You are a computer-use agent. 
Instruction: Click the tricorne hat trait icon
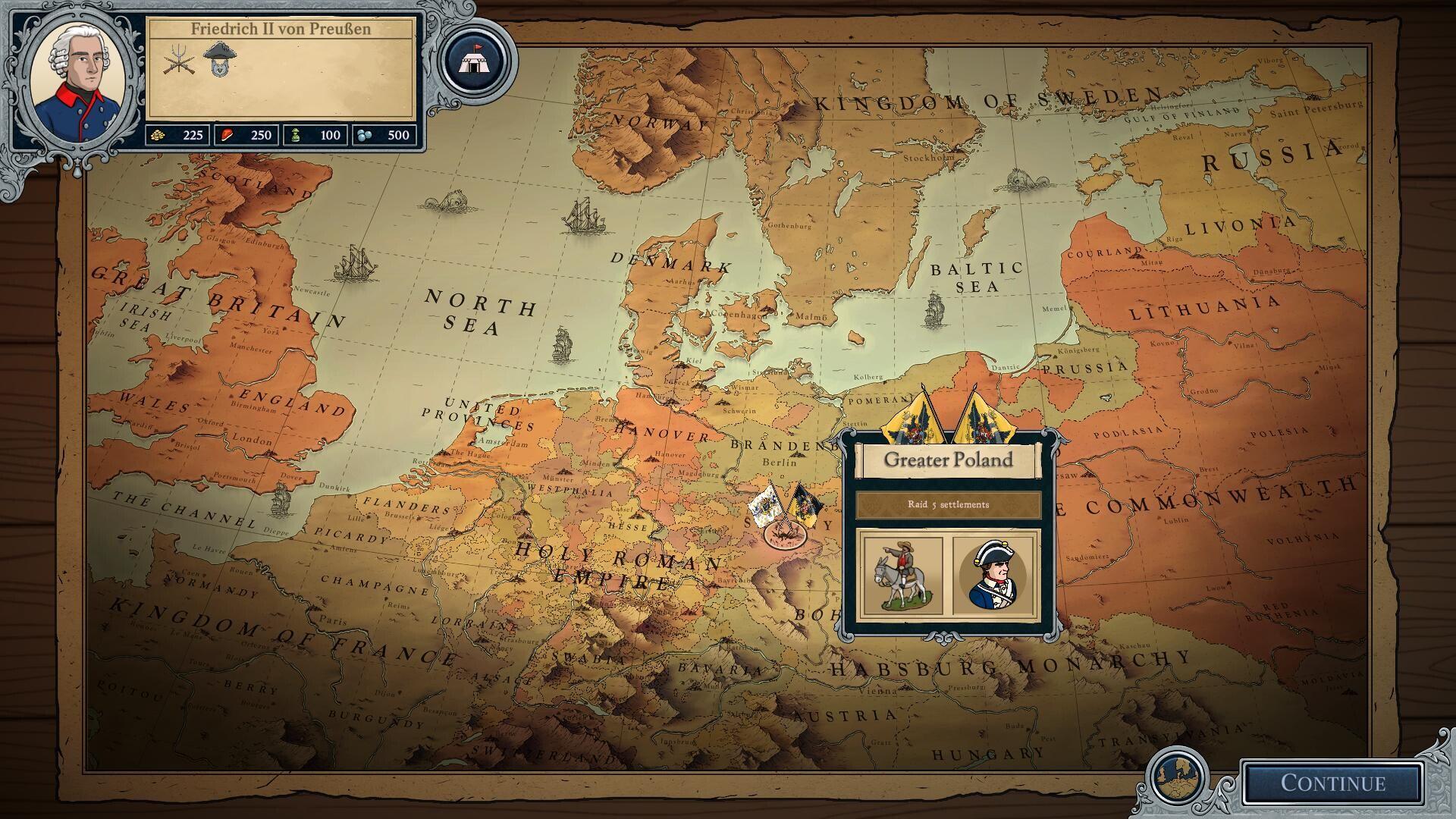220,58
